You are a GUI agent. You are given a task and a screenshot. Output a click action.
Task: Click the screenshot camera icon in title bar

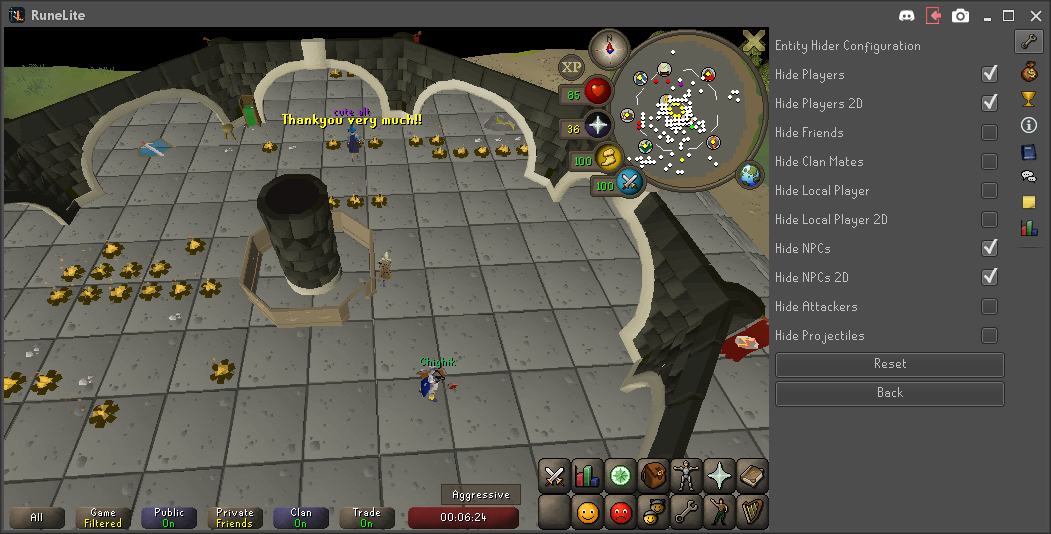(960, 15)
